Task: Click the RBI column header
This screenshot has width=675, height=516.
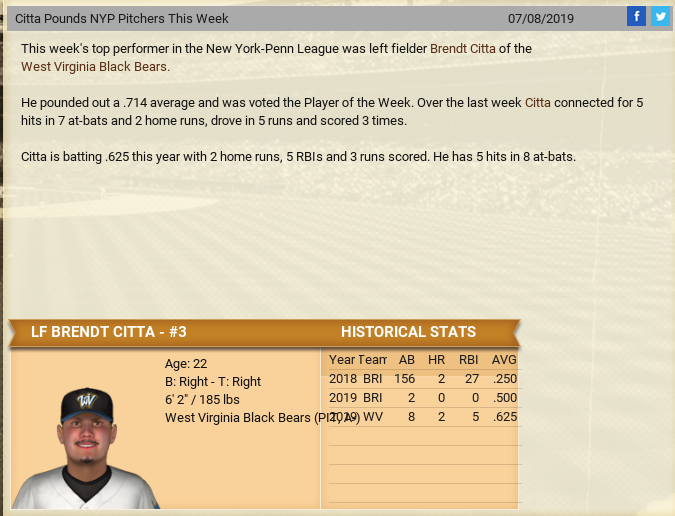Action: pyautogui.click(x=468, y=359)
